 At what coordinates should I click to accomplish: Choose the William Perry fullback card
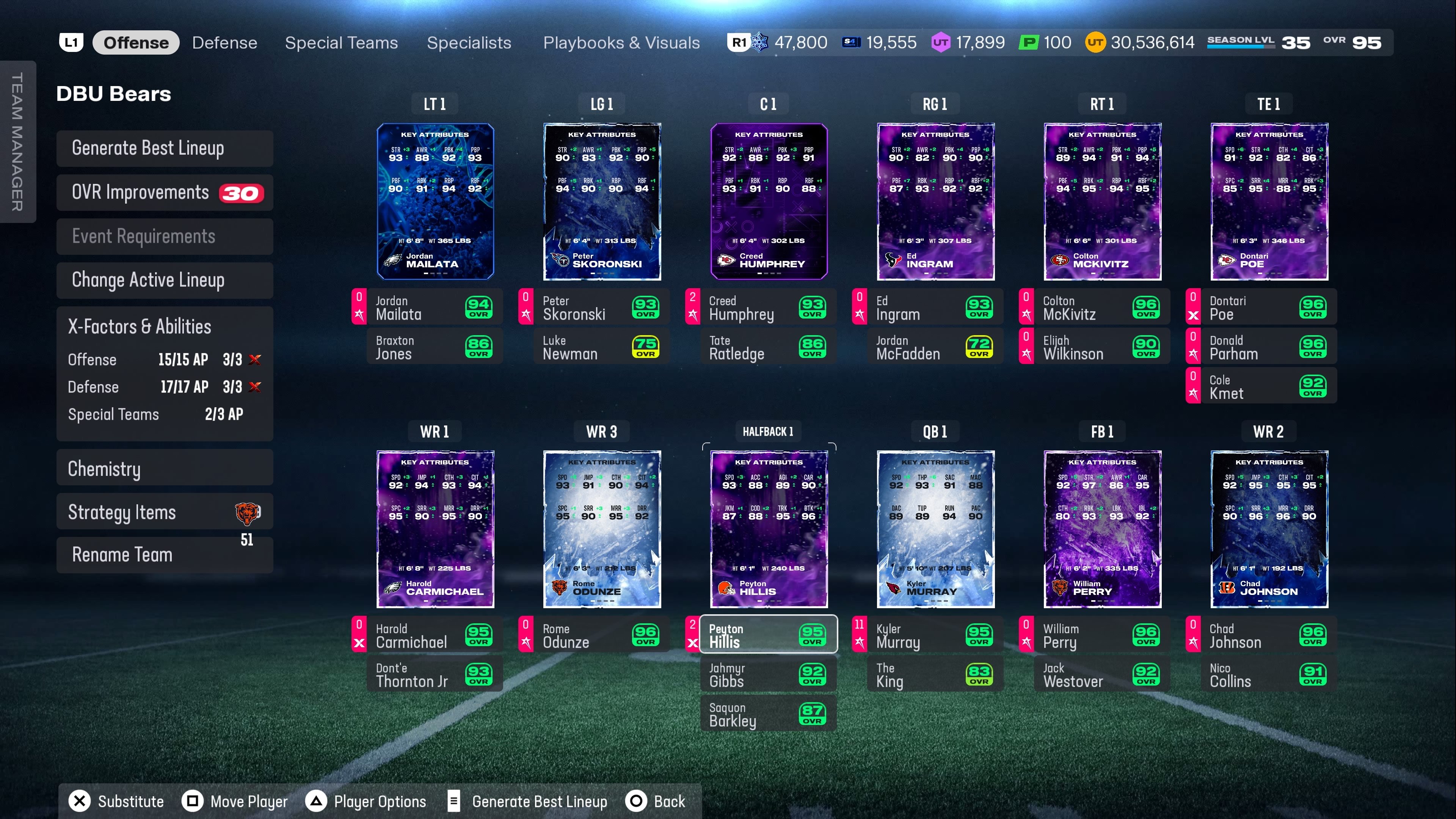[x=1102, y=529]
